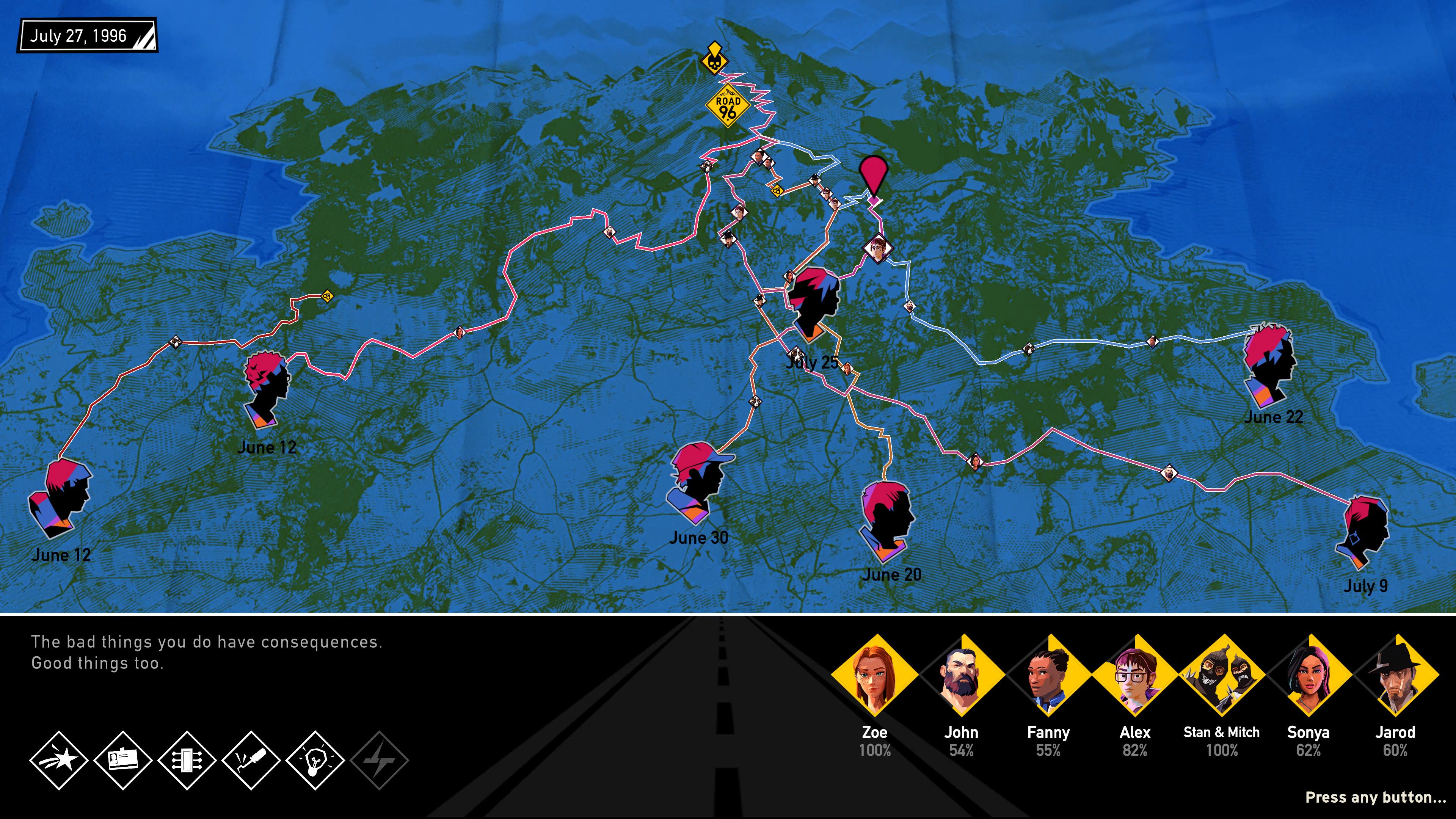Screen dimensions: 1456x819
Task: Select the microchip hacking ability icon
Action: pyautogui.click(x=187, y=759)
